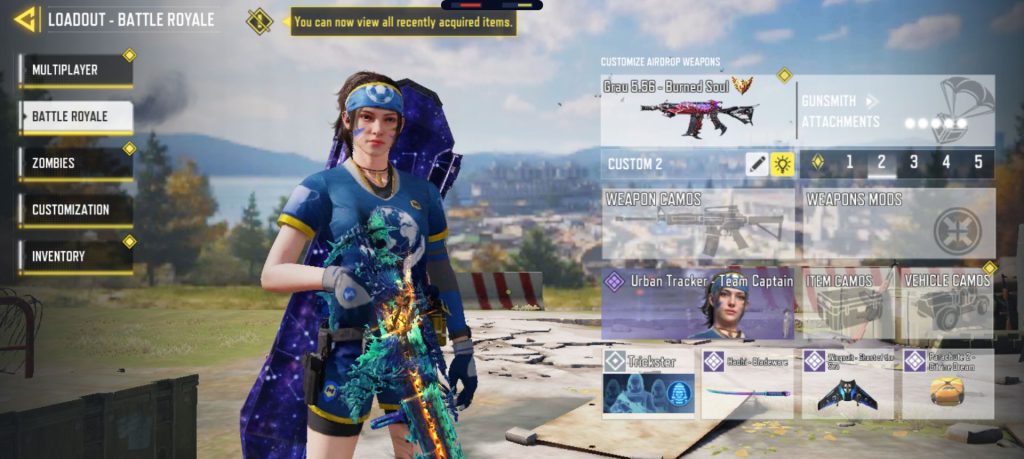Click the yellow lightbulb button
Image resolution: width=1024 pixels, height=459 pixels.
pos(782,164)
